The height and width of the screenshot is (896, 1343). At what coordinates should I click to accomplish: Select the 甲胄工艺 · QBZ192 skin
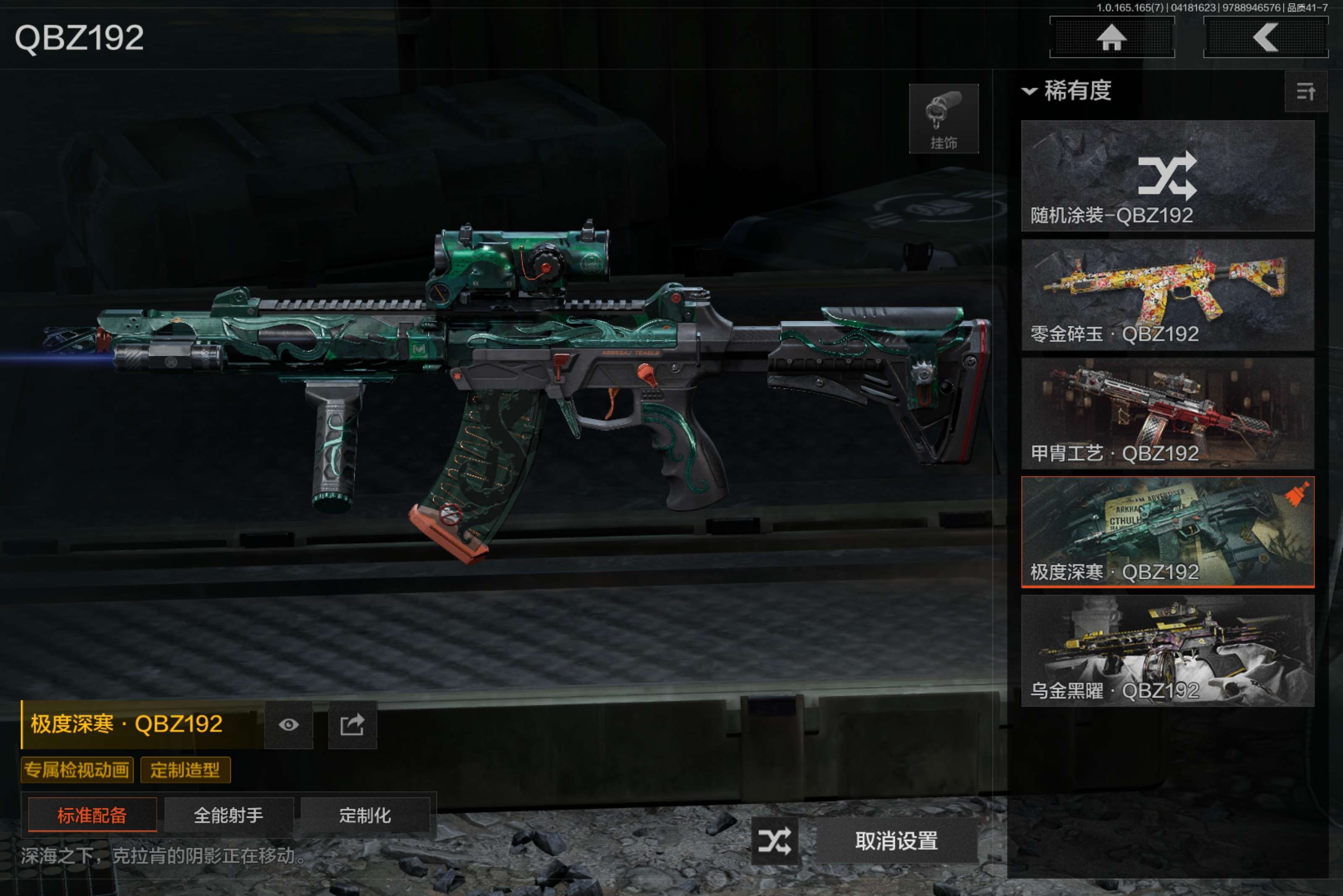[x=1167, y=414]
